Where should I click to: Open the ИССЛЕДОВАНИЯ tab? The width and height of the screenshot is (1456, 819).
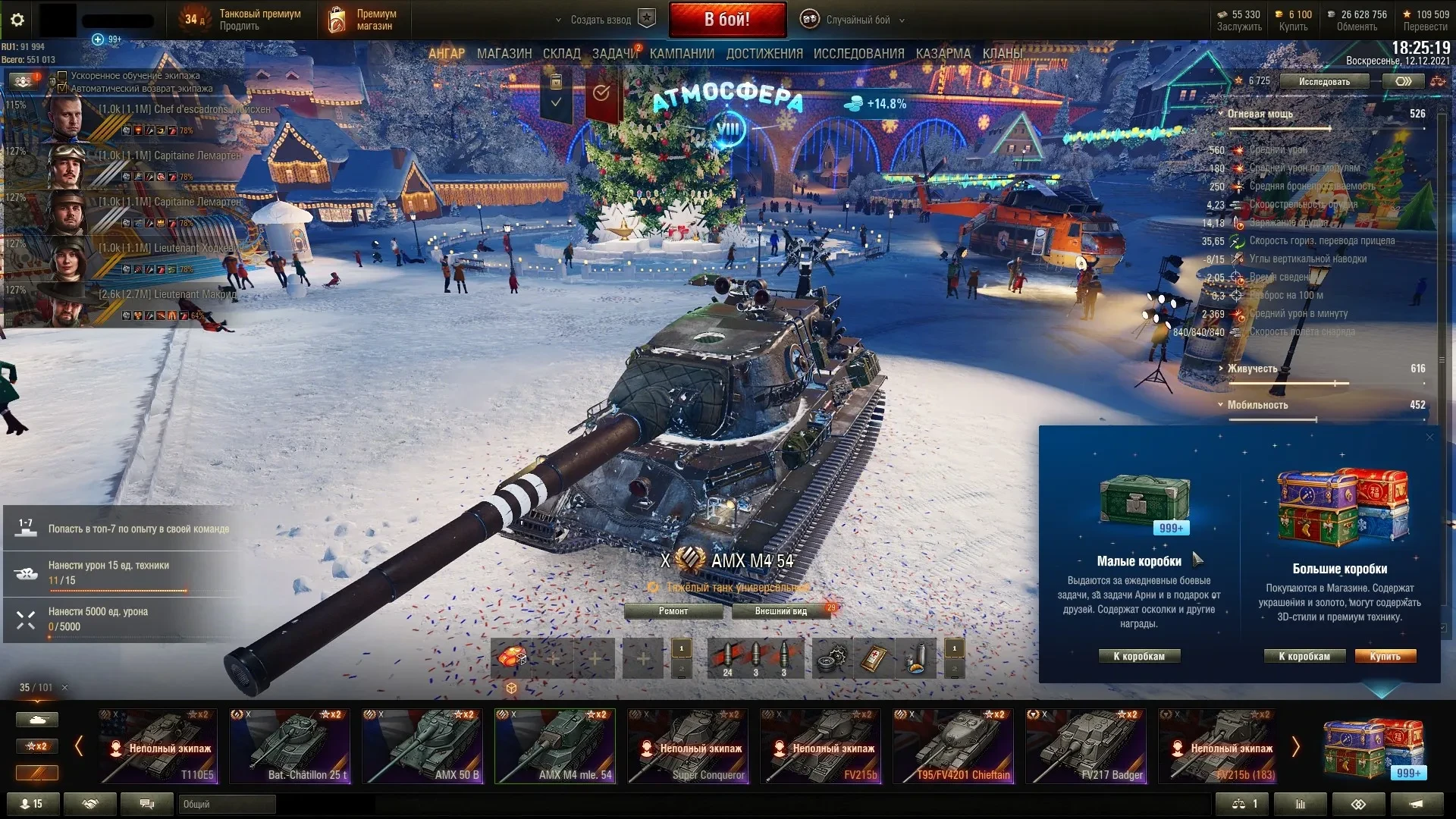pos(858,54)
